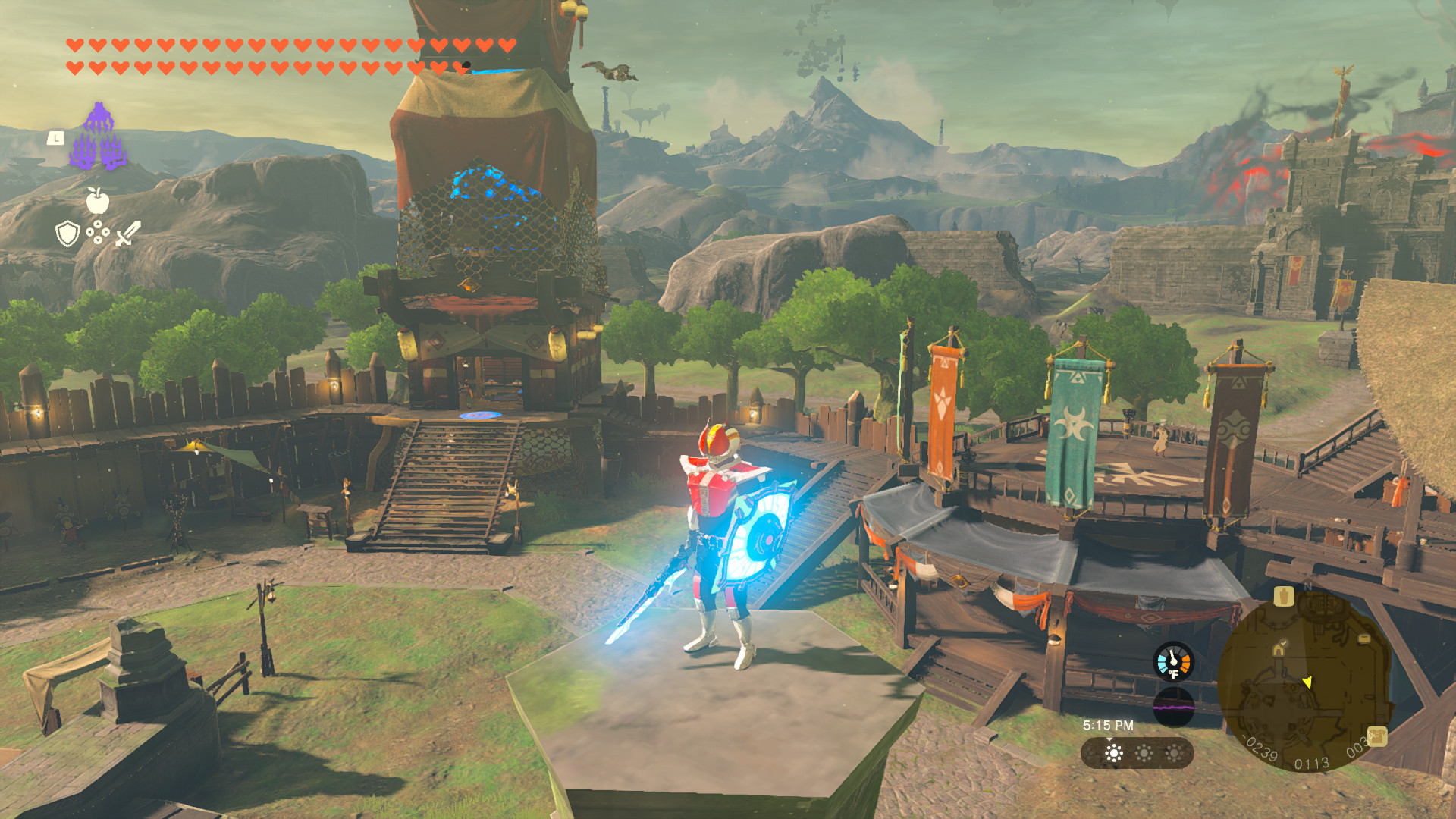Click the goblet icon above the minimap
1456x819 pixels.
1284,596
